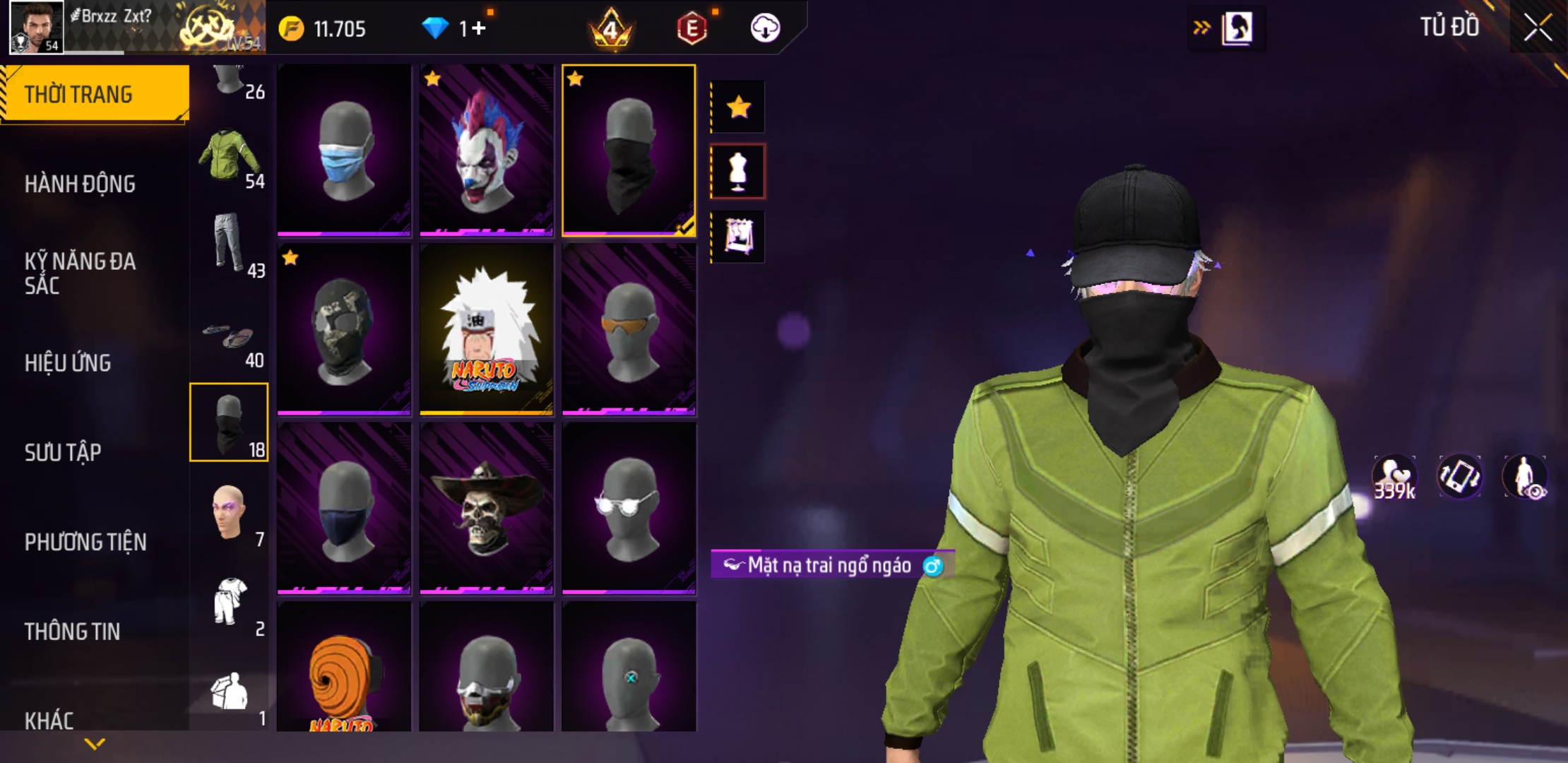Choose the Naruto Jiraiya white hair item
Image resolution: width=1568 pixels, height=763 pixels.
point(487,329)
